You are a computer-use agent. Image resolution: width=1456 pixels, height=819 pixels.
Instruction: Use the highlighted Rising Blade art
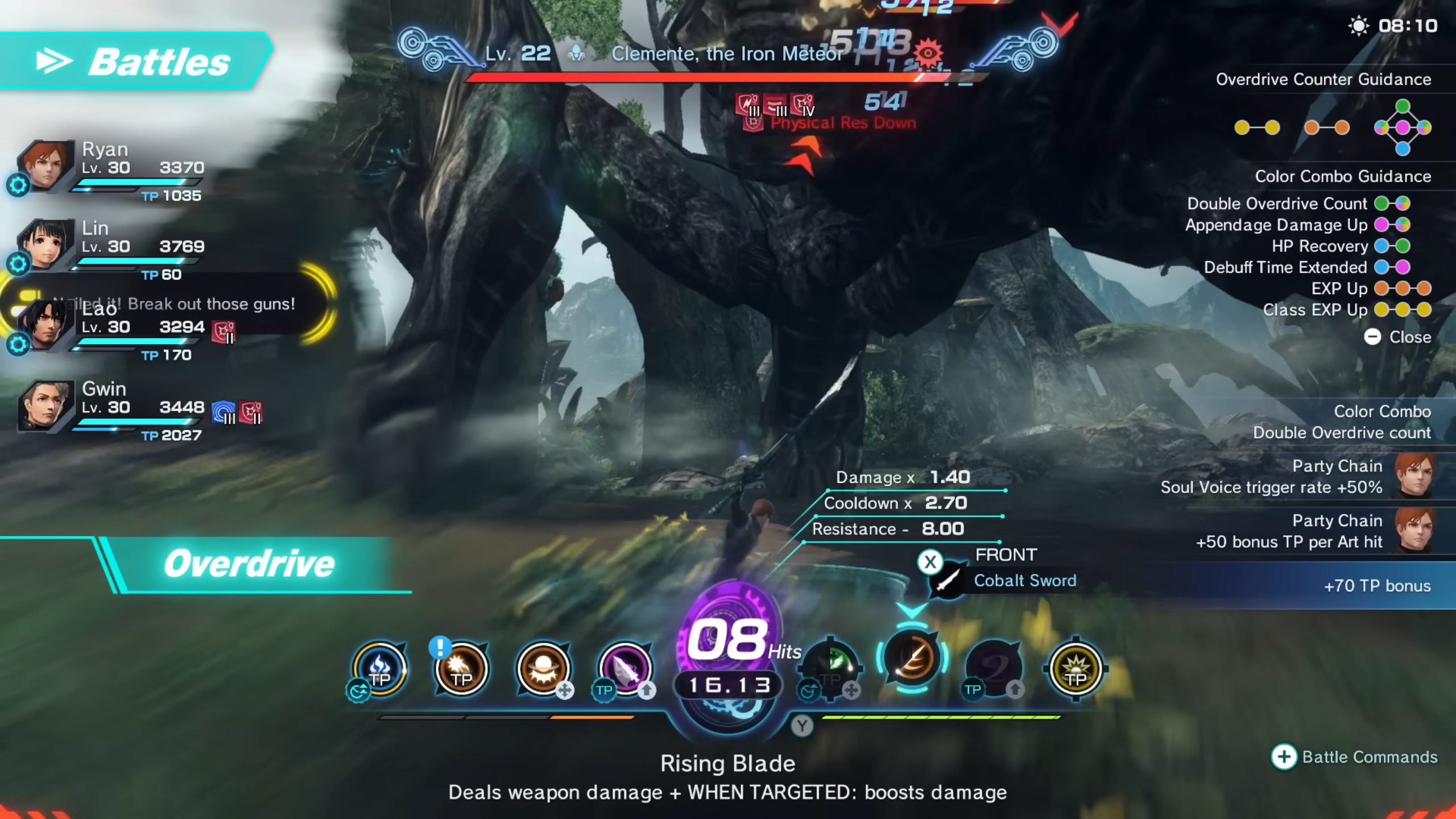(x=912, y=658)
